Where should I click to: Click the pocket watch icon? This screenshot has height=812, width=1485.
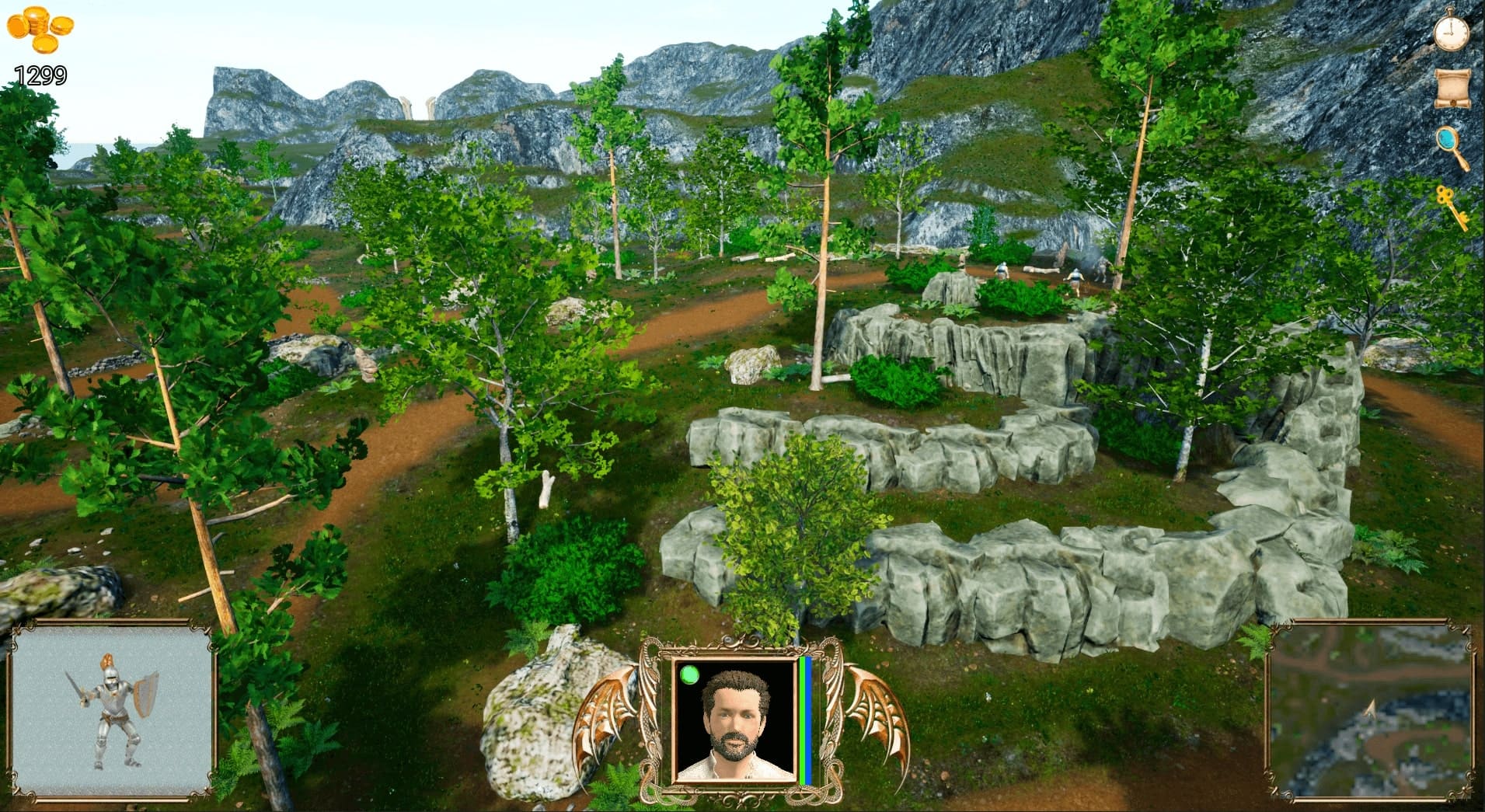[x=1451, y=31]
